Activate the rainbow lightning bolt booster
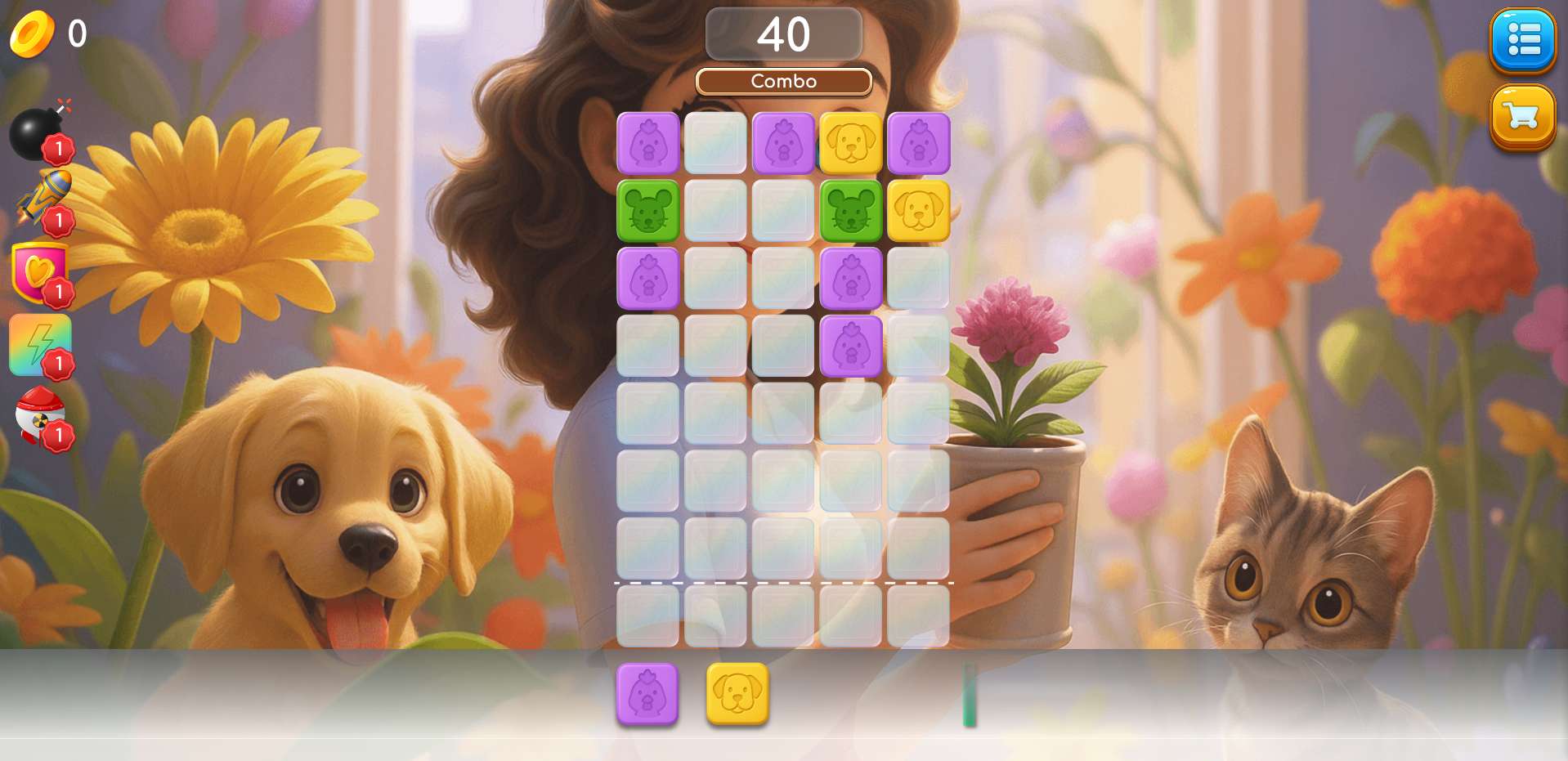Screen dimensions: 1568x761 pos(39,344)
